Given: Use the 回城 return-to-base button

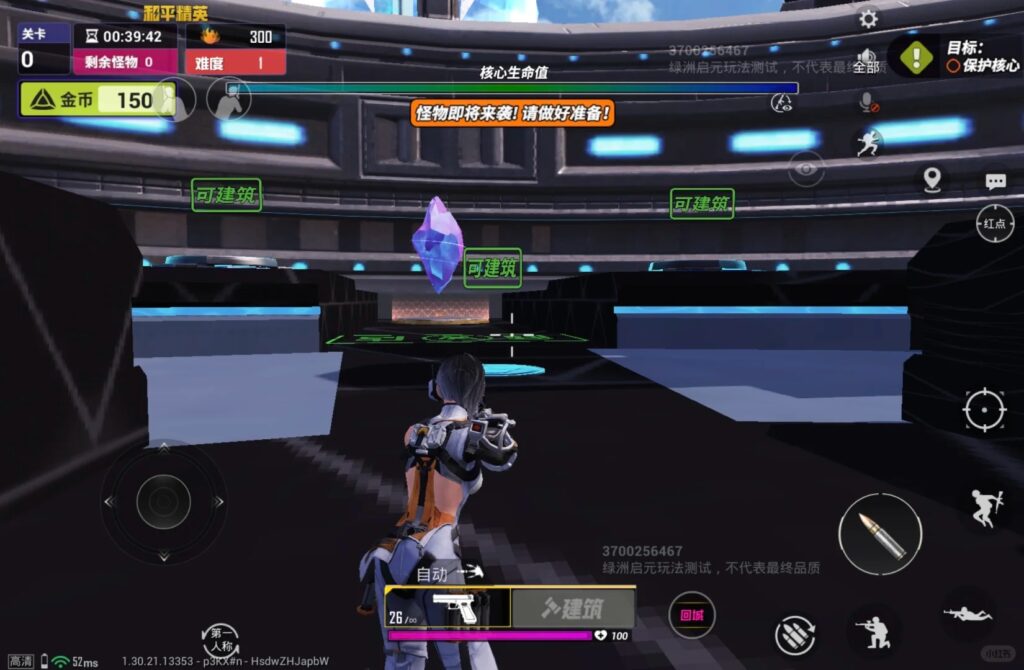Looking at the screenshot, I should click(x=691, y=615).
